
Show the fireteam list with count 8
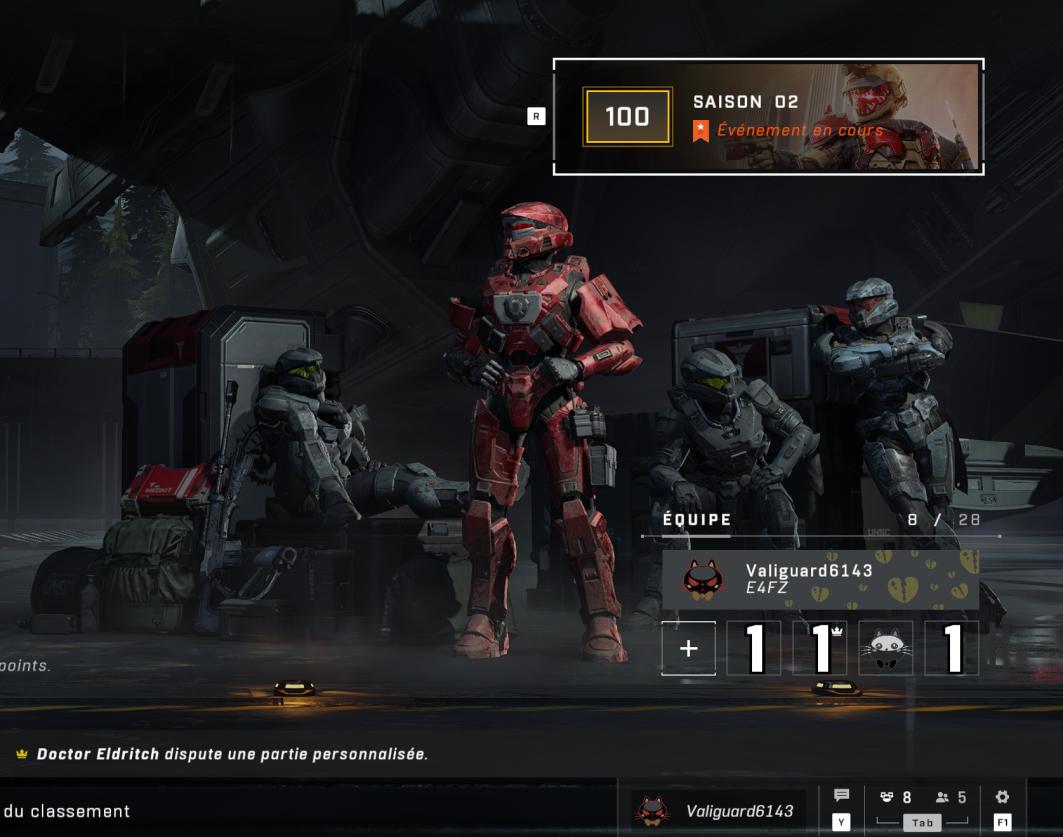tap(896, 798)
